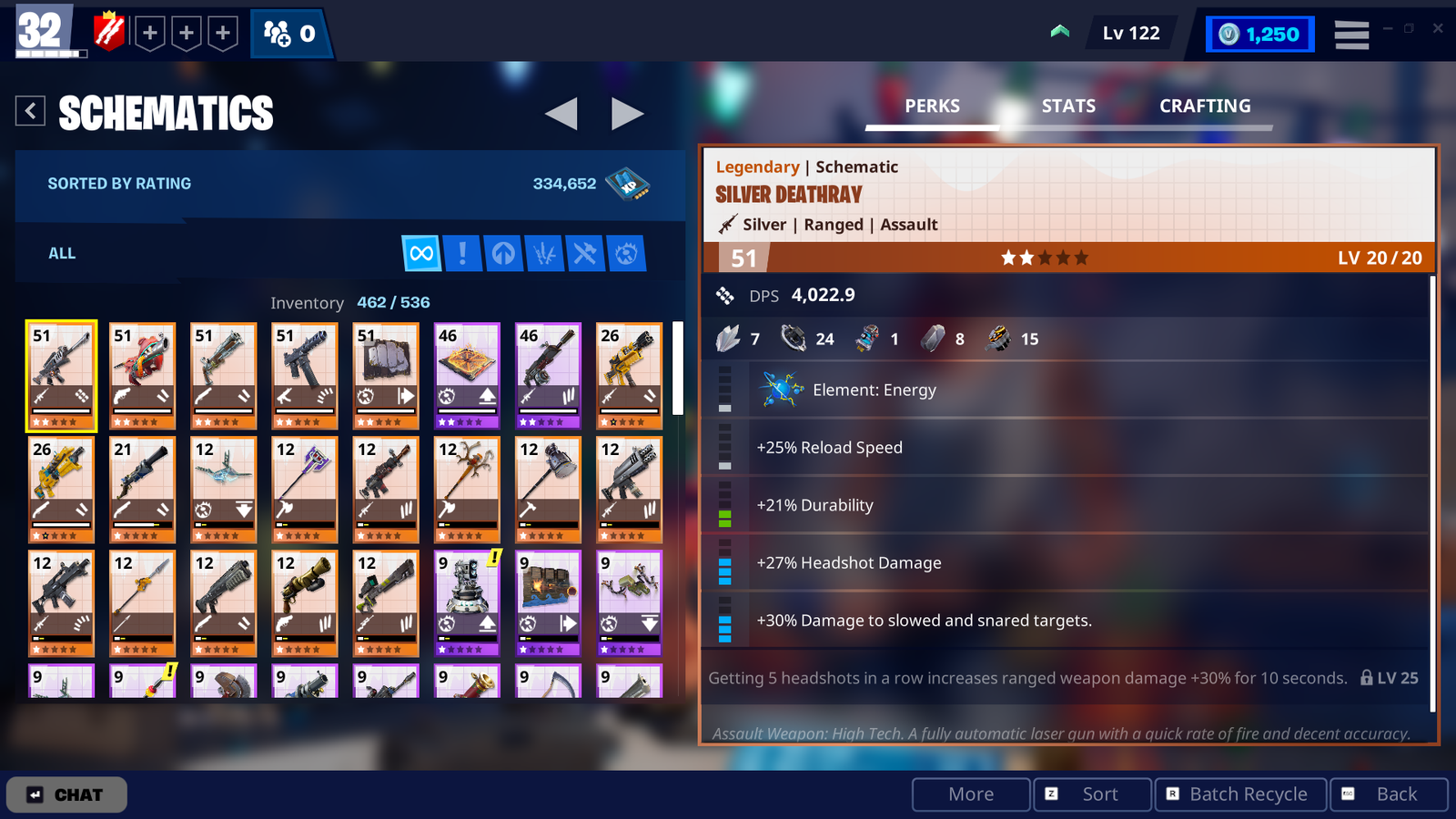Open the Crafting tab
The image size is (1456, 819).
pyautogui.click(x=1205, y=106)
